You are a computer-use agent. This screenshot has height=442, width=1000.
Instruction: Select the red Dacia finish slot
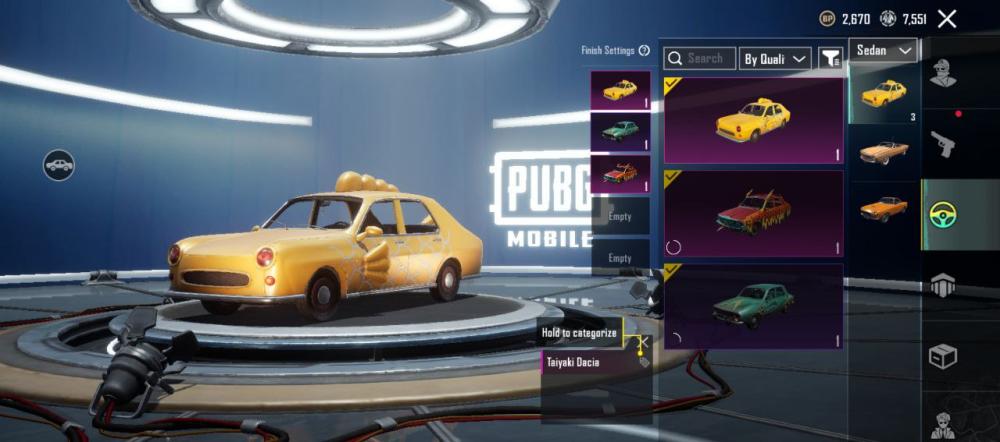[x=620, y=173]
